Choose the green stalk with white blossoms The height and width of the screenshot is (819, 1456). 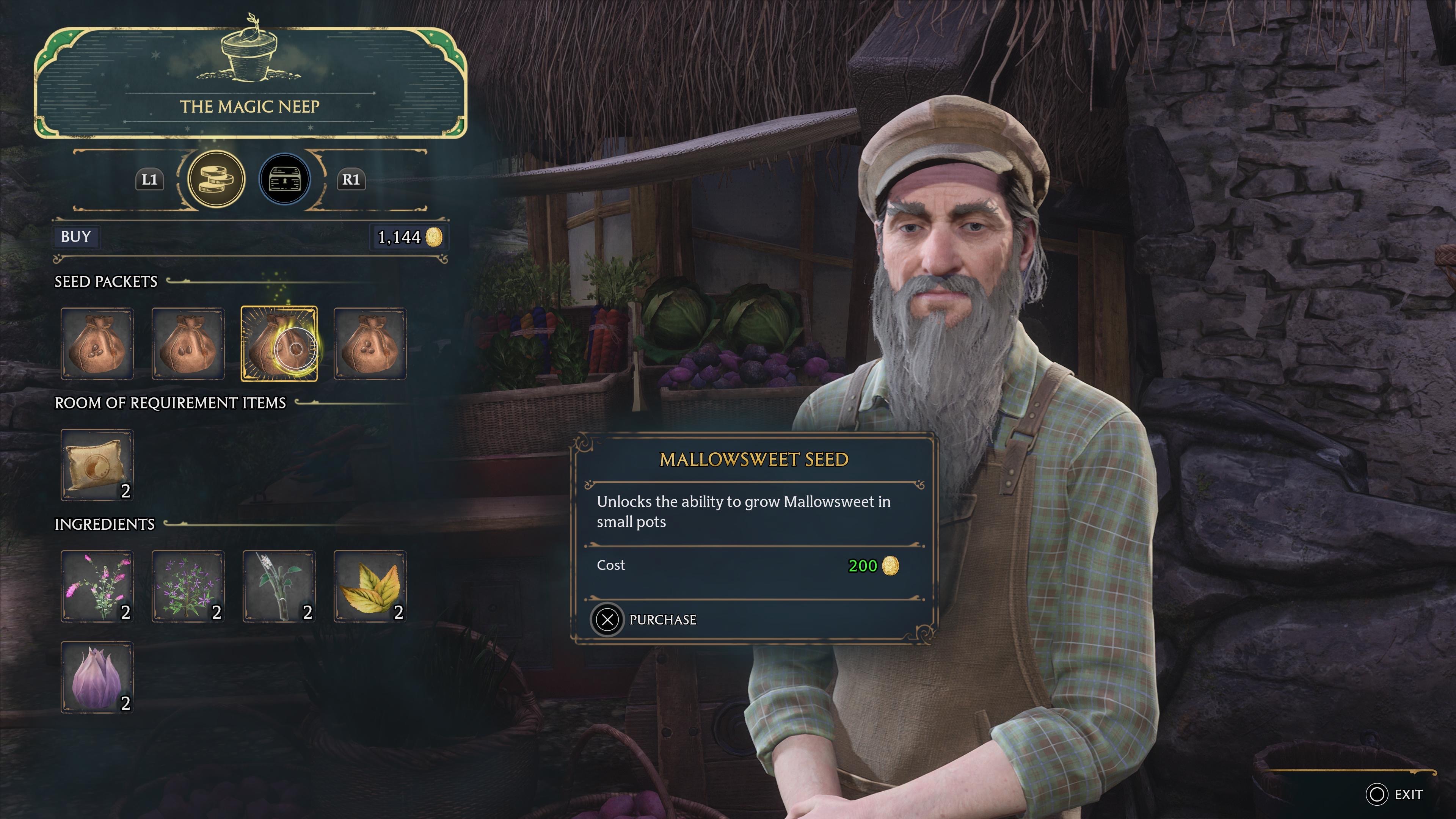pyautogui.click(x=279, y=586)
